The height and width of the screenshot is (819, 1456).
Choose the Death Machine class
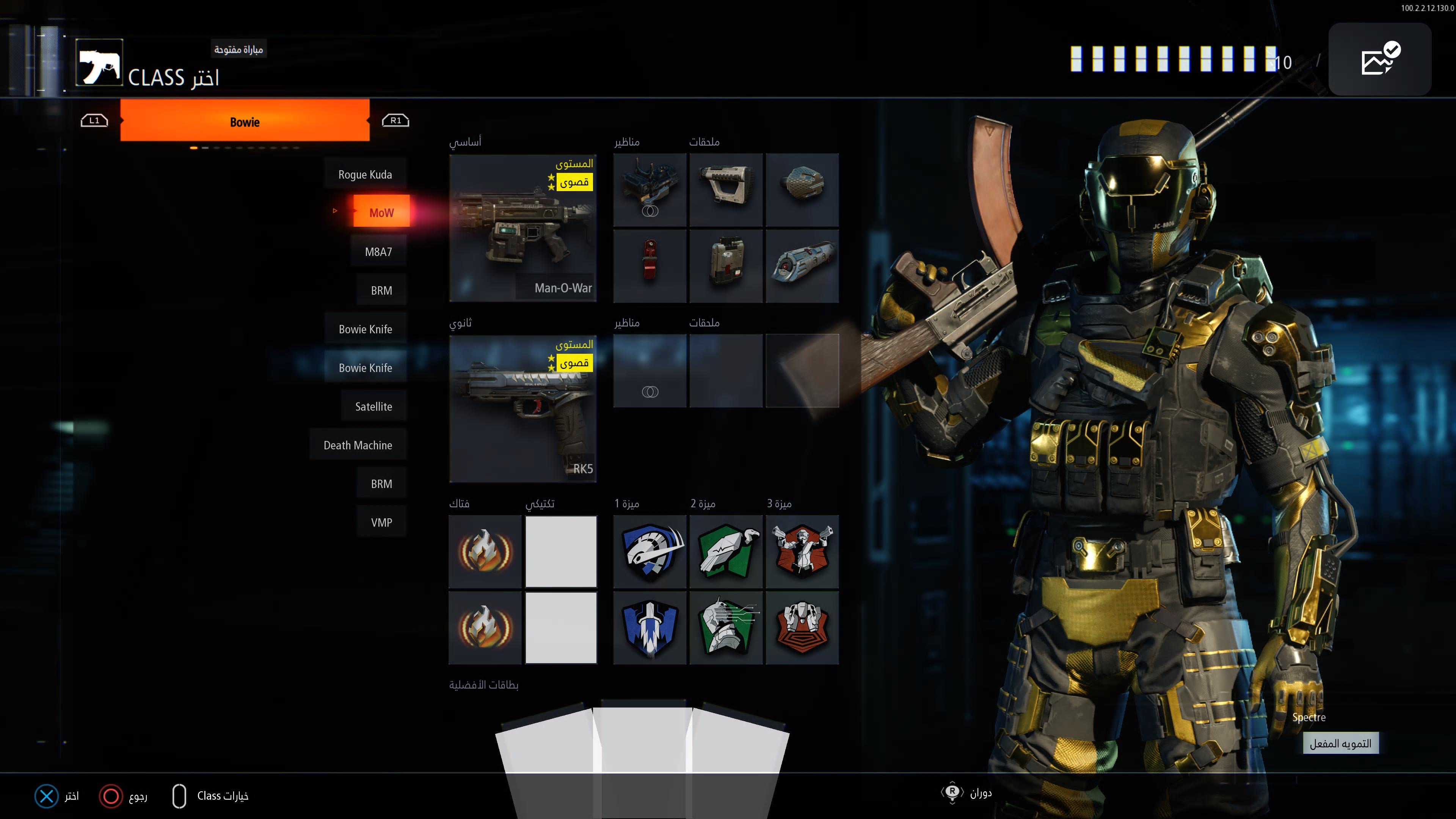coord(357,445)
